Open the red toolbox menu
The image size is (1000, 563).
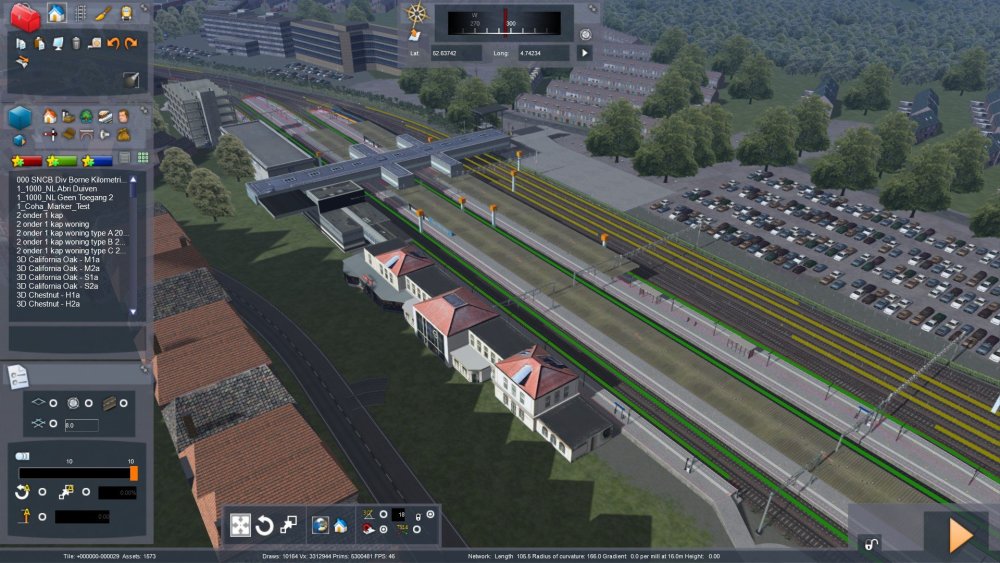(x=25, y=15)
